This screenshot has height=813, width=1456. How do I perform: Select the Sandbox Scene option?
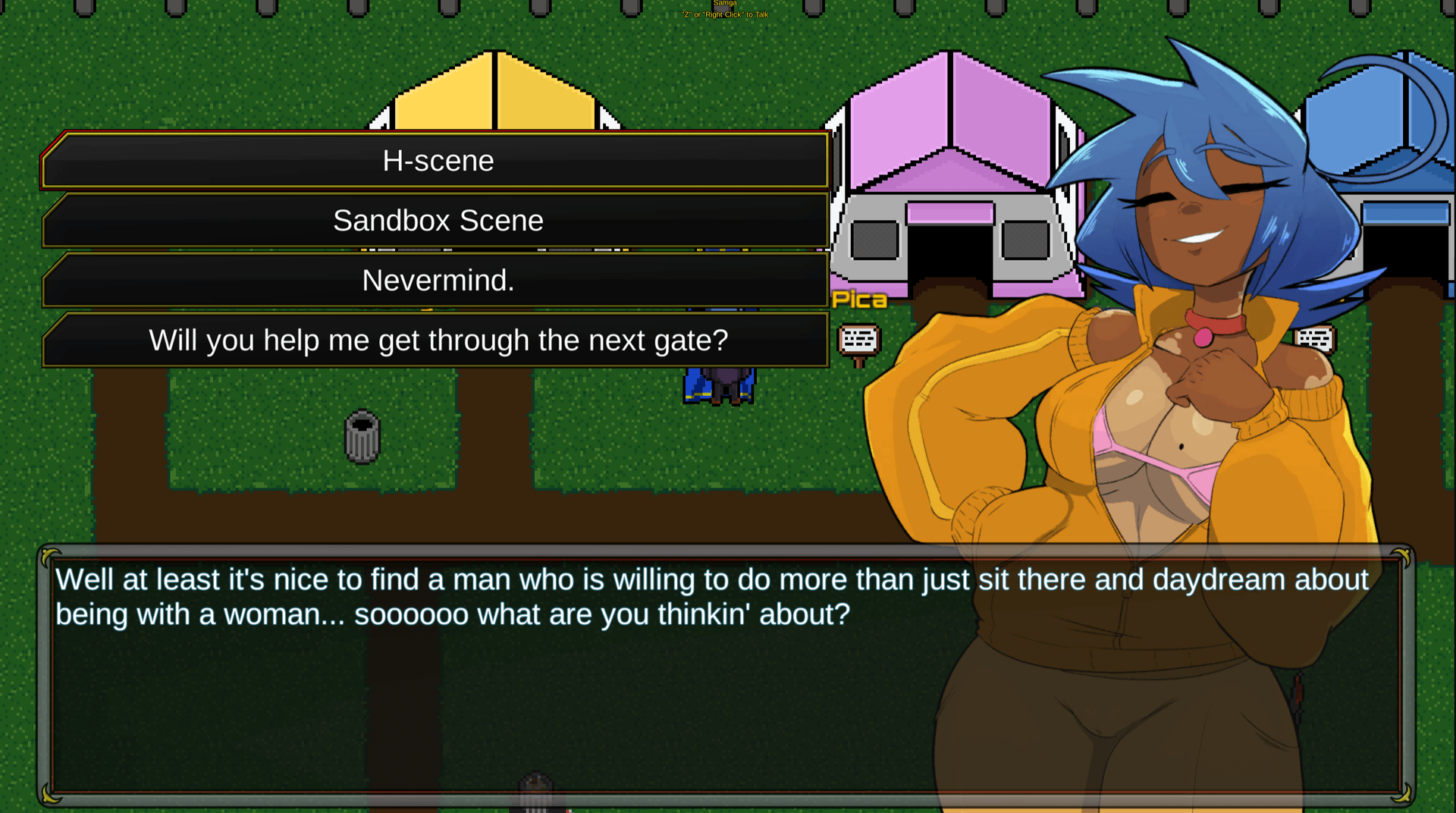437,221
